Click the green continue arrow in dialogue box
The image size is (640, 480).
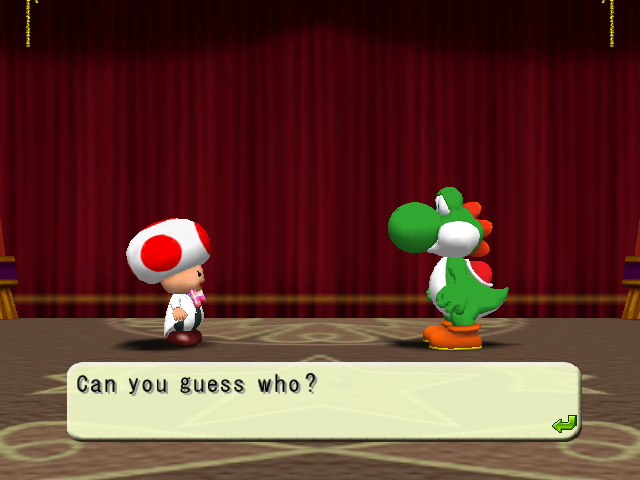(564, 424)
